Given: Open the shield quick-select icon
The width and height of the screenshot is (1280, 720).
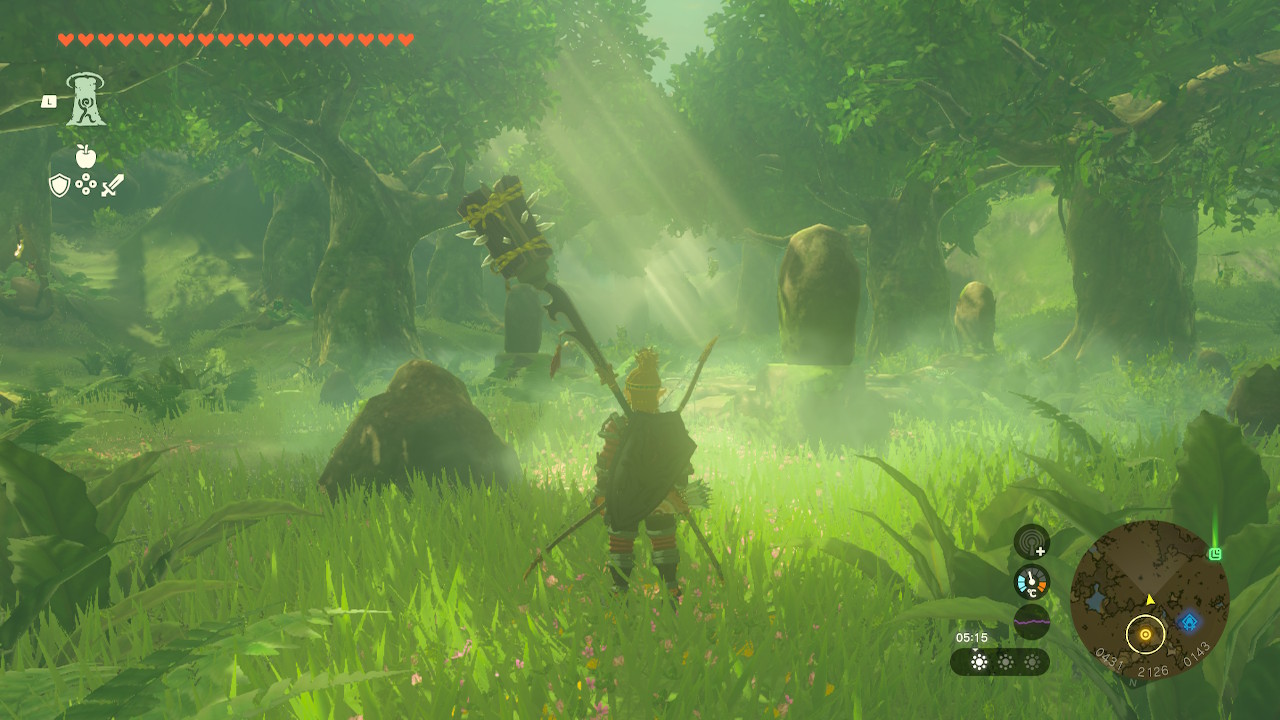Looking at the screenshot, I should click(x=59, y=185).
